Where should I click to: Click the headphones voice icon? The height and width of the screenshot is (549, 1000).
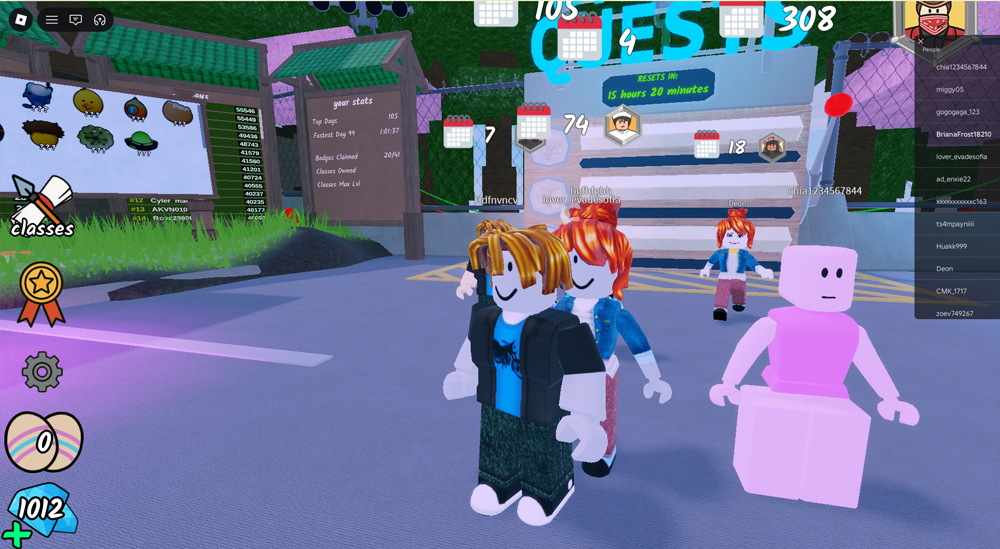tap(99, 20)
